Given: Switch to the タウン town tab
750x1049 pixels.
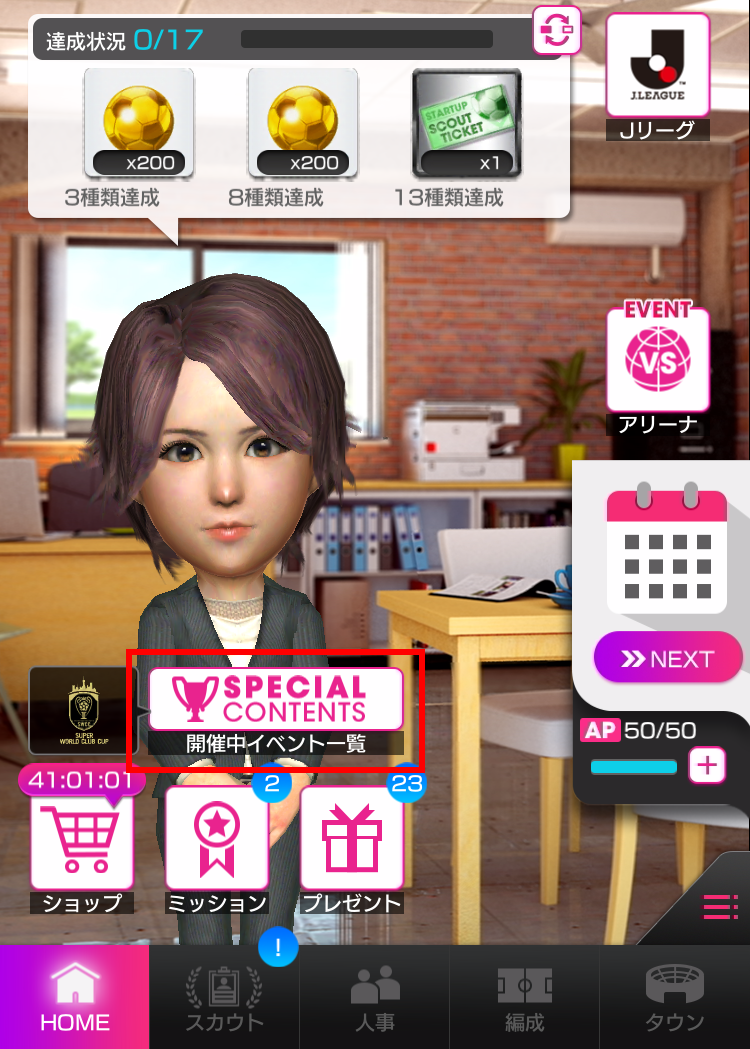Looking at the screenshot, I should point(675,997).
